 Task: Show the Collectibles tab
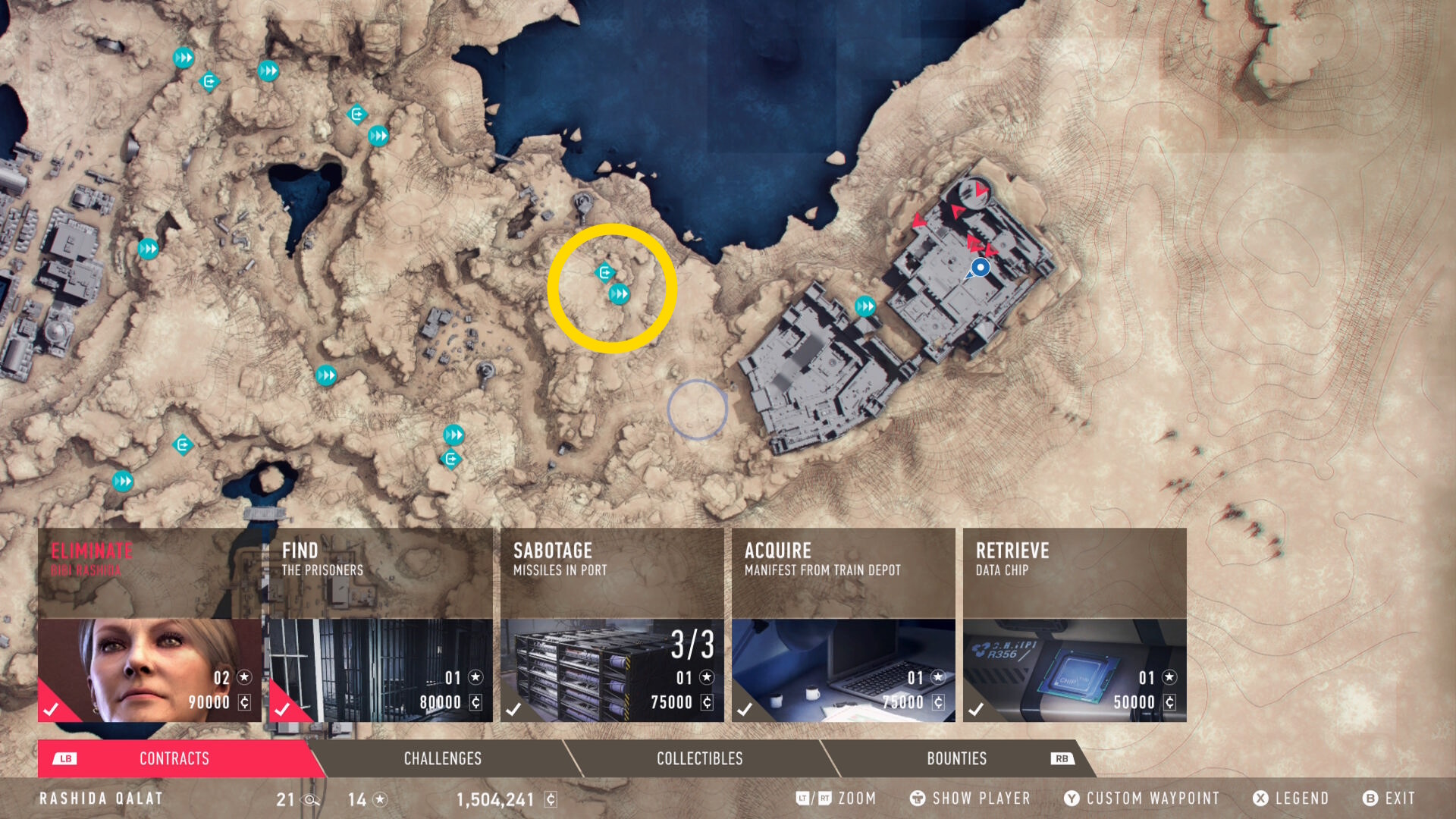click(699, 758)
